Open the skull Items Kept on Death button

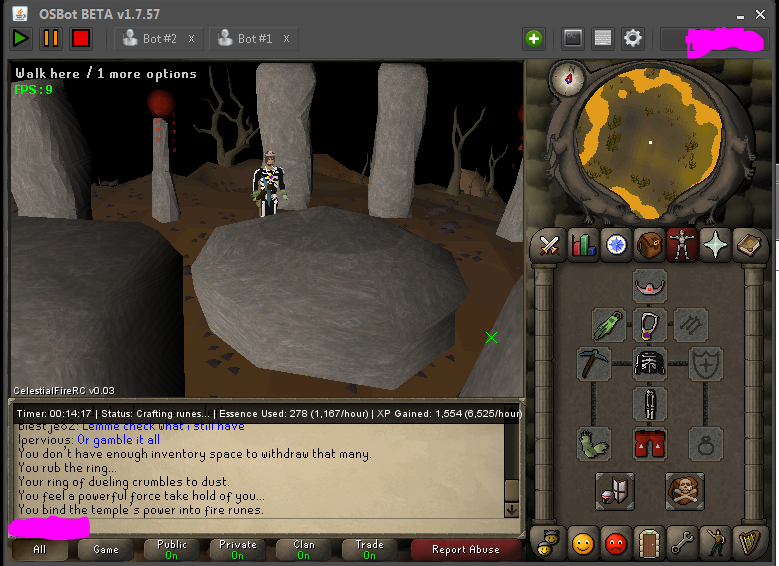coord(685,490)
